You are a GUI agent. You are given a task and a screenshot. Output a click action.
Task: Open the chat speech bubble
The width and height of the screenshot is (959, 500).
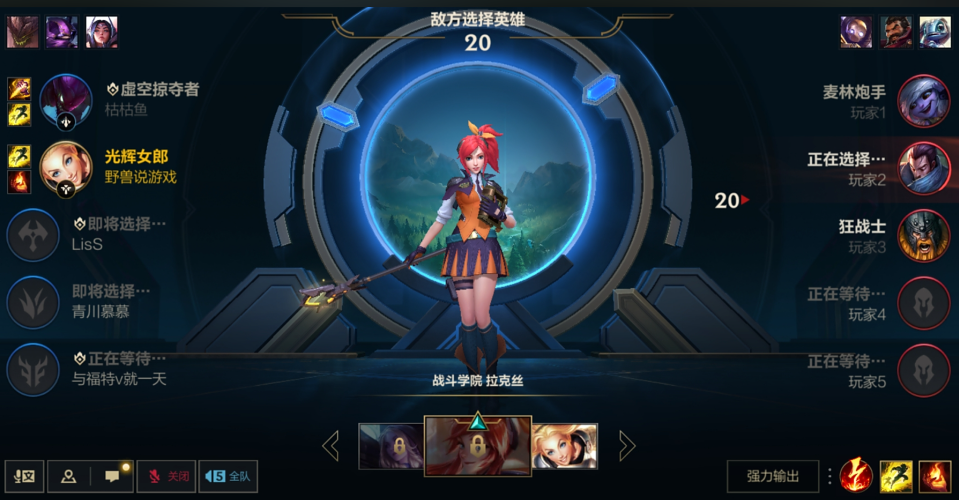click(x=113, y=477)
